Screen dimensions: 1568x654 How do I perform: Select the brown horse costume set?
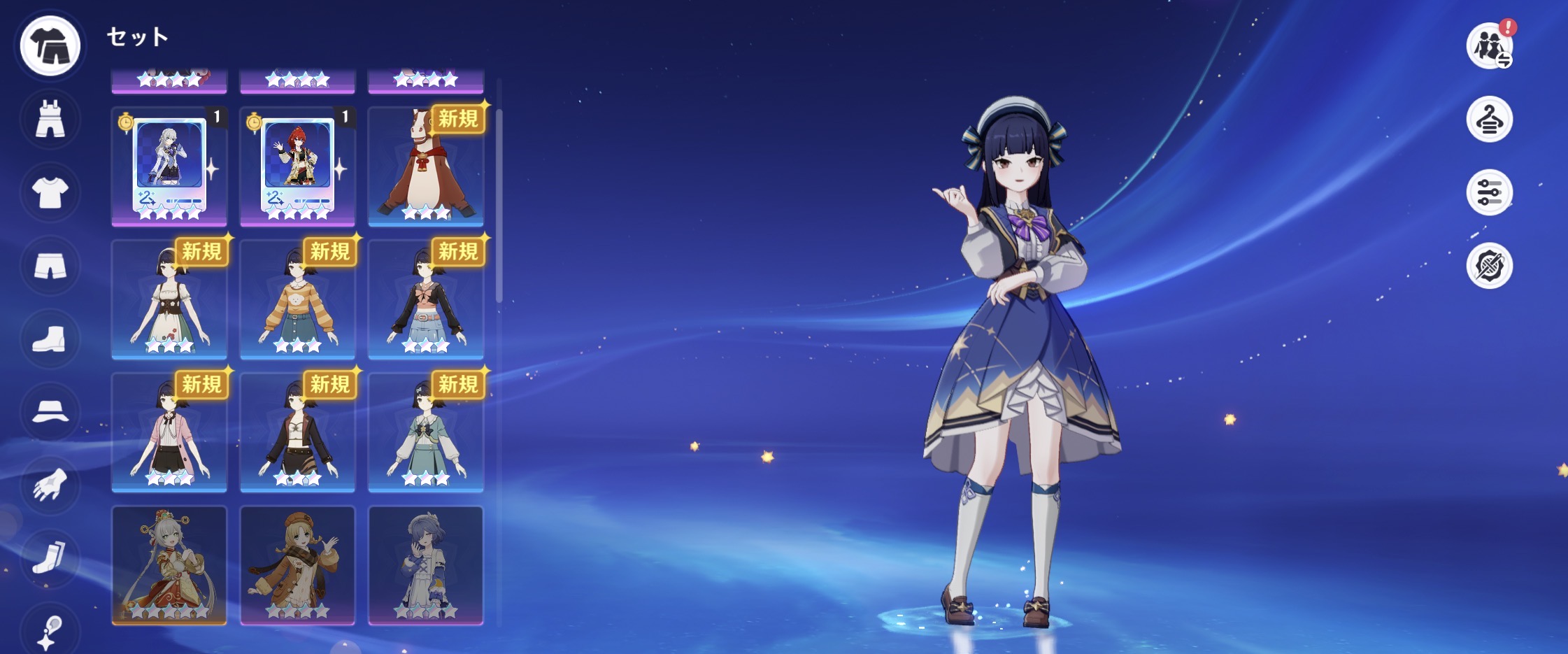pyautogui.click(x=425, y=166)
